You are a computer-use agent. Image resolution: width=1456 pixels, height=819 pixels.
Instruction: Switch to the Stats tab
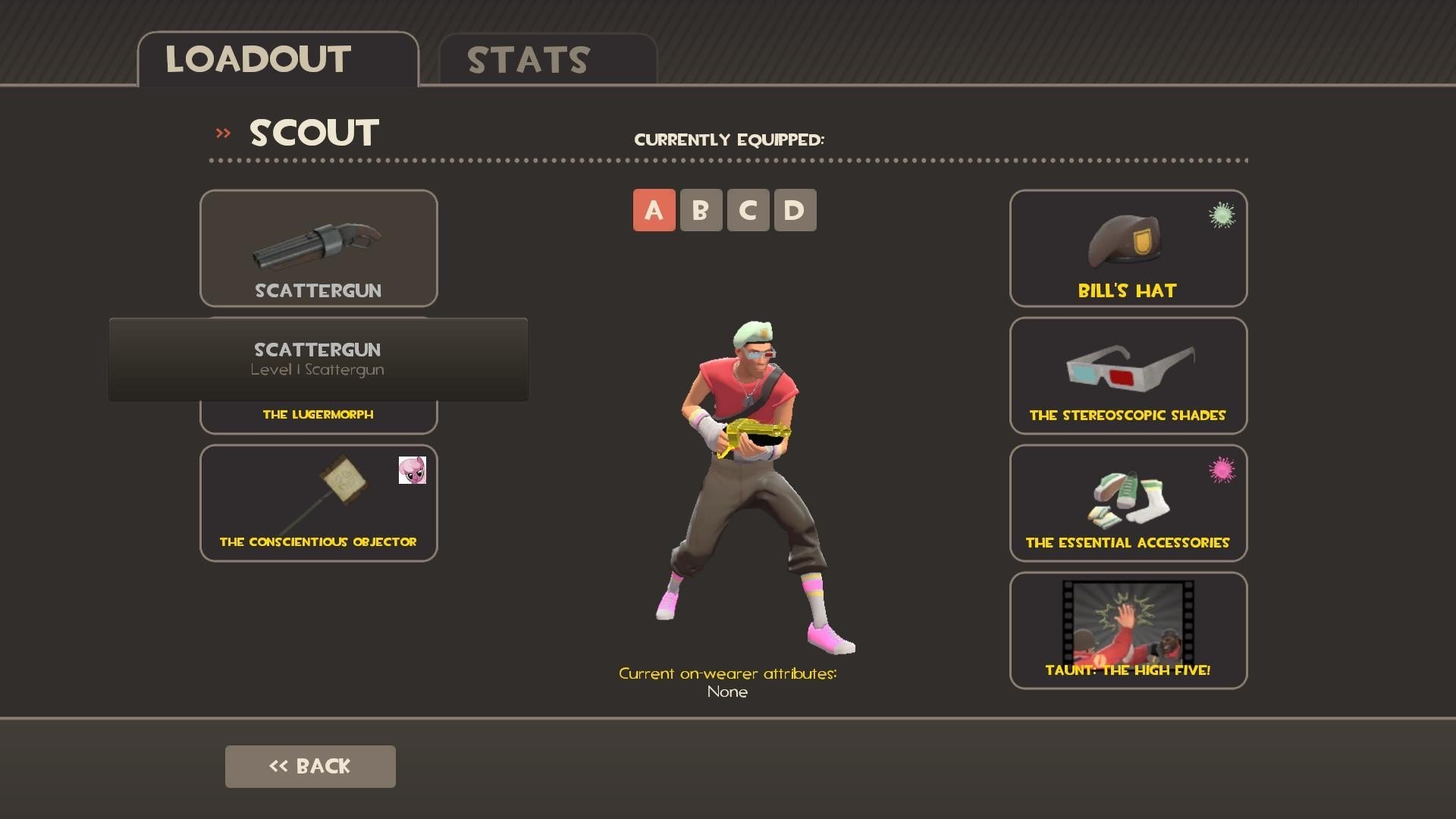coord(548,60)
